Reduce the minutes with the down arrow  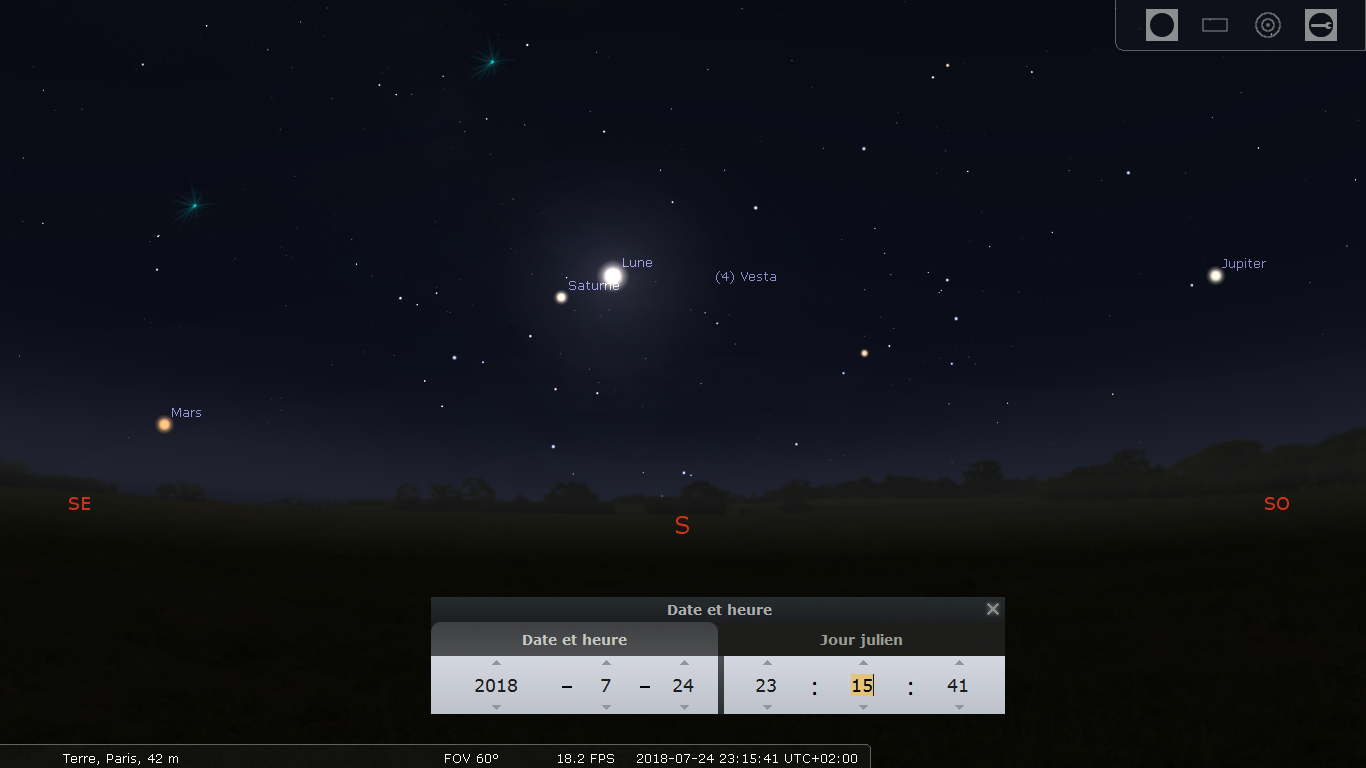click(x=863, y=707)
